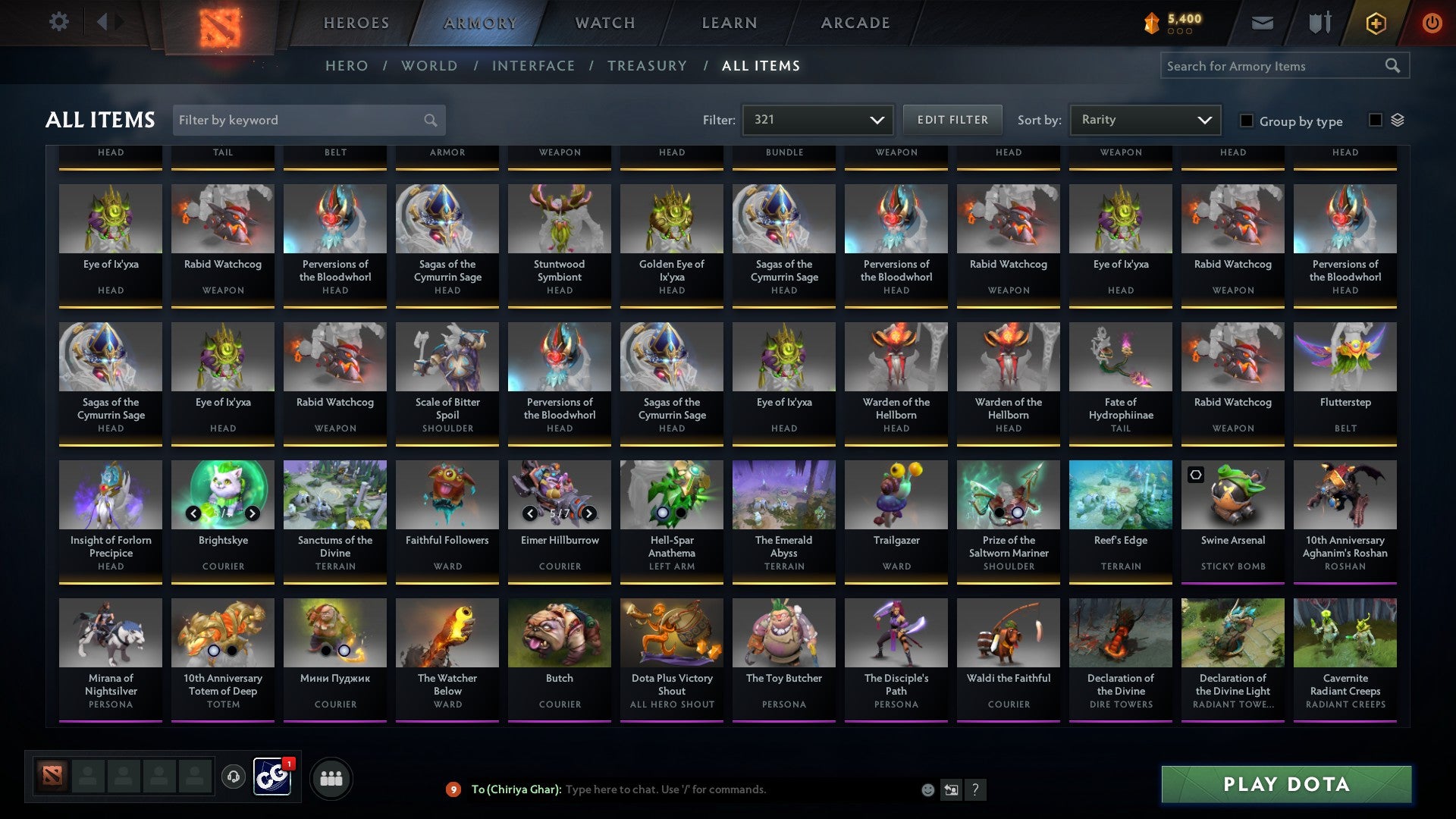Viewport: 1456px width, 819px height.
Task: Switch to the ARCADE tab
Action: click(855, 23)
